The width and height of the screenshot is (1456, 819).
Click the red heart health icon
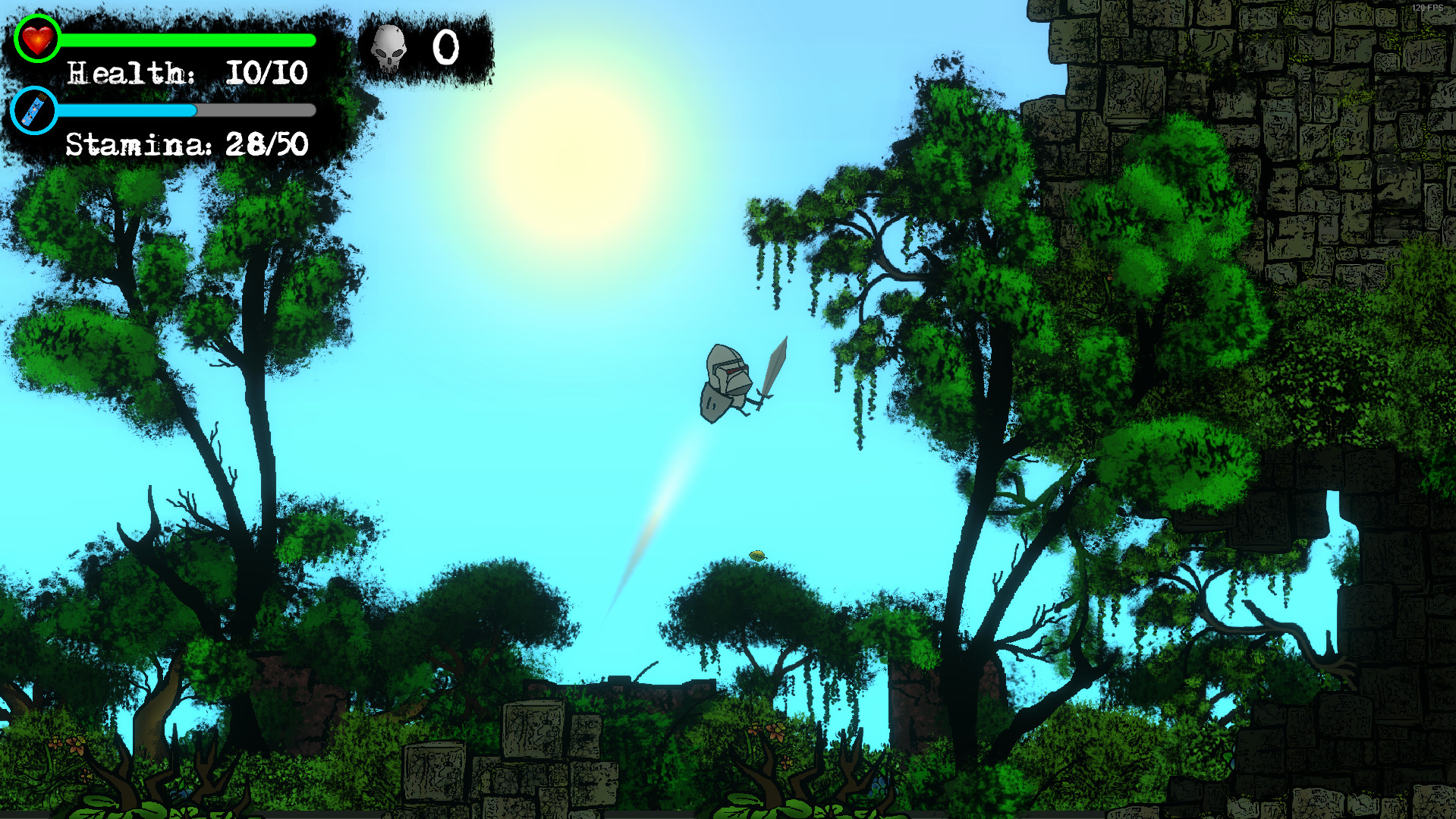tap(36, 38)
